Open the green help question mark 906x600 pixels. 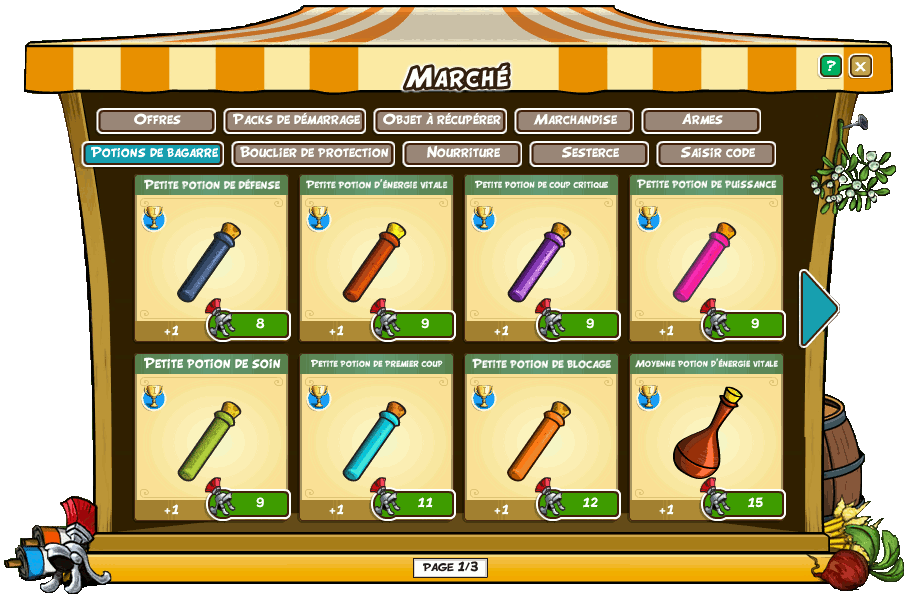coord(830,66)
